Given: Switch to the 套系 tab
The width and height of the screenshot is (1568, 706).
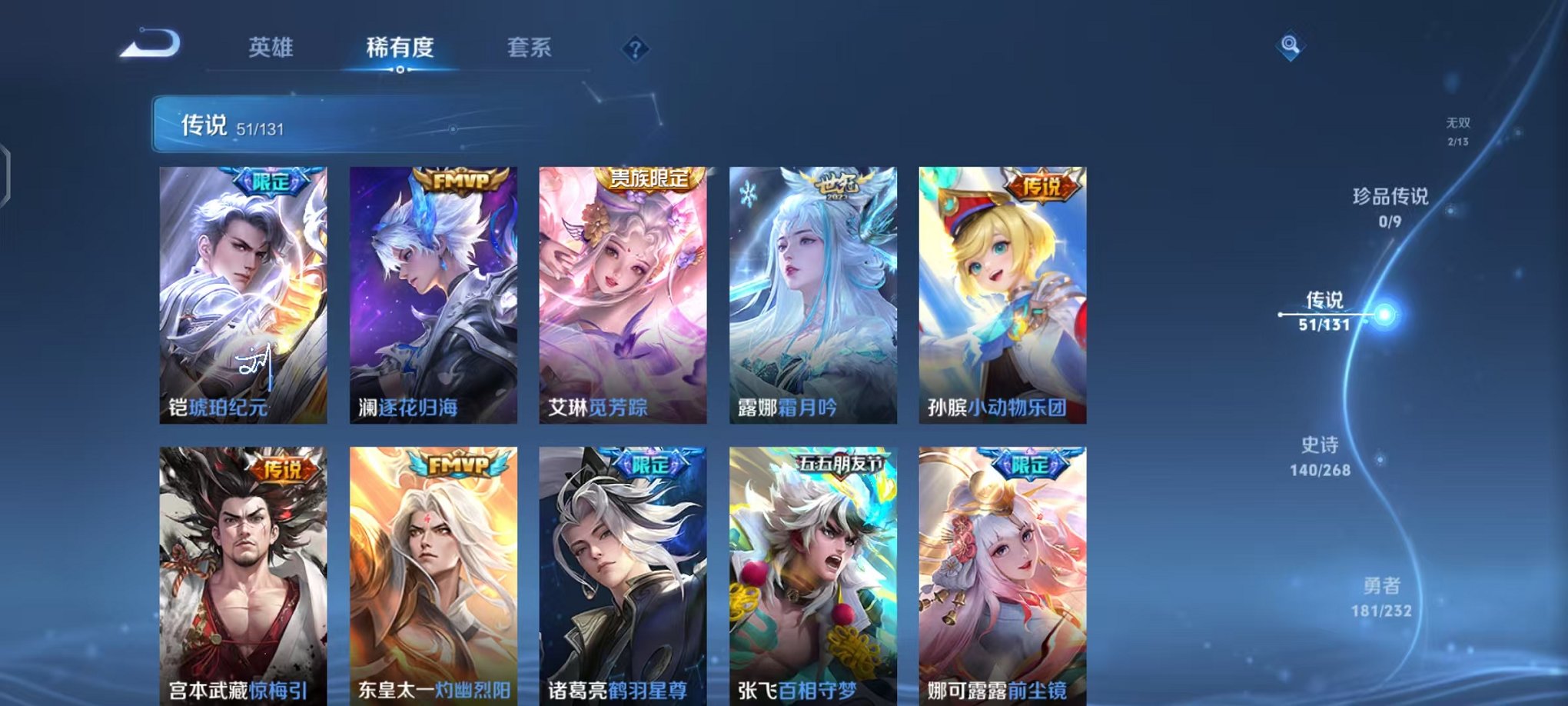Looking at the screenshot, I should [x=528, y=48].
